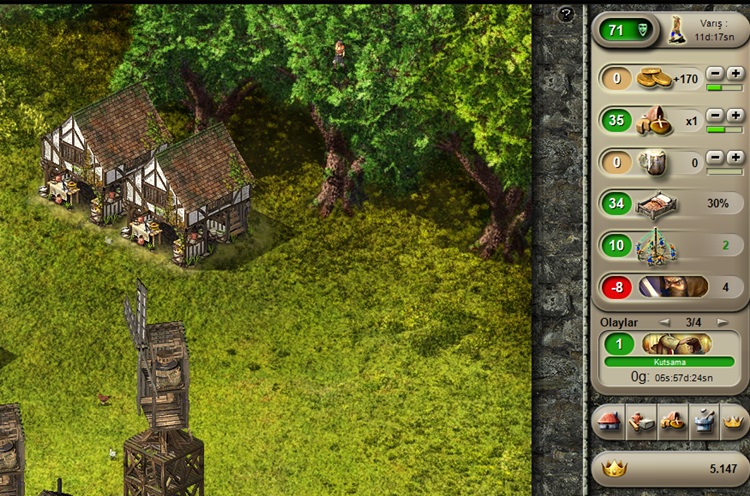Open the stone and wood industry category
Screen dimensions: 750x496
pos(640,422)
